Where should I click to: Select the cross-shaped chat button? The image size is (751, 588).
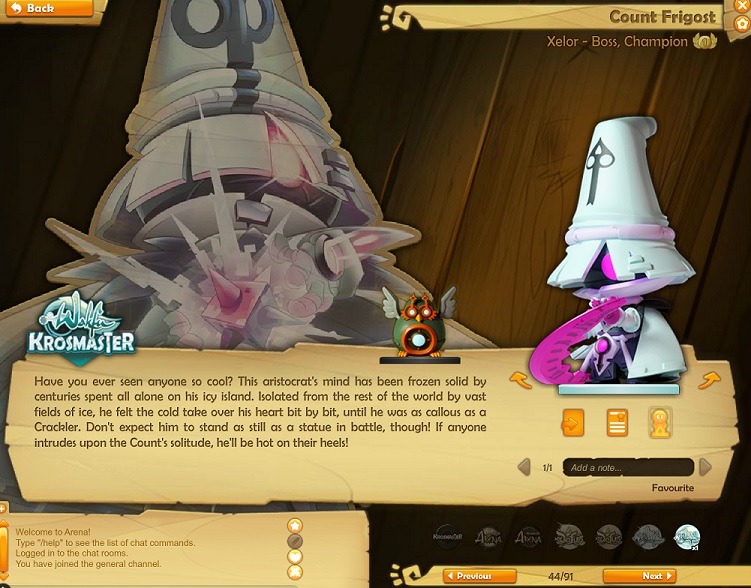295,572
